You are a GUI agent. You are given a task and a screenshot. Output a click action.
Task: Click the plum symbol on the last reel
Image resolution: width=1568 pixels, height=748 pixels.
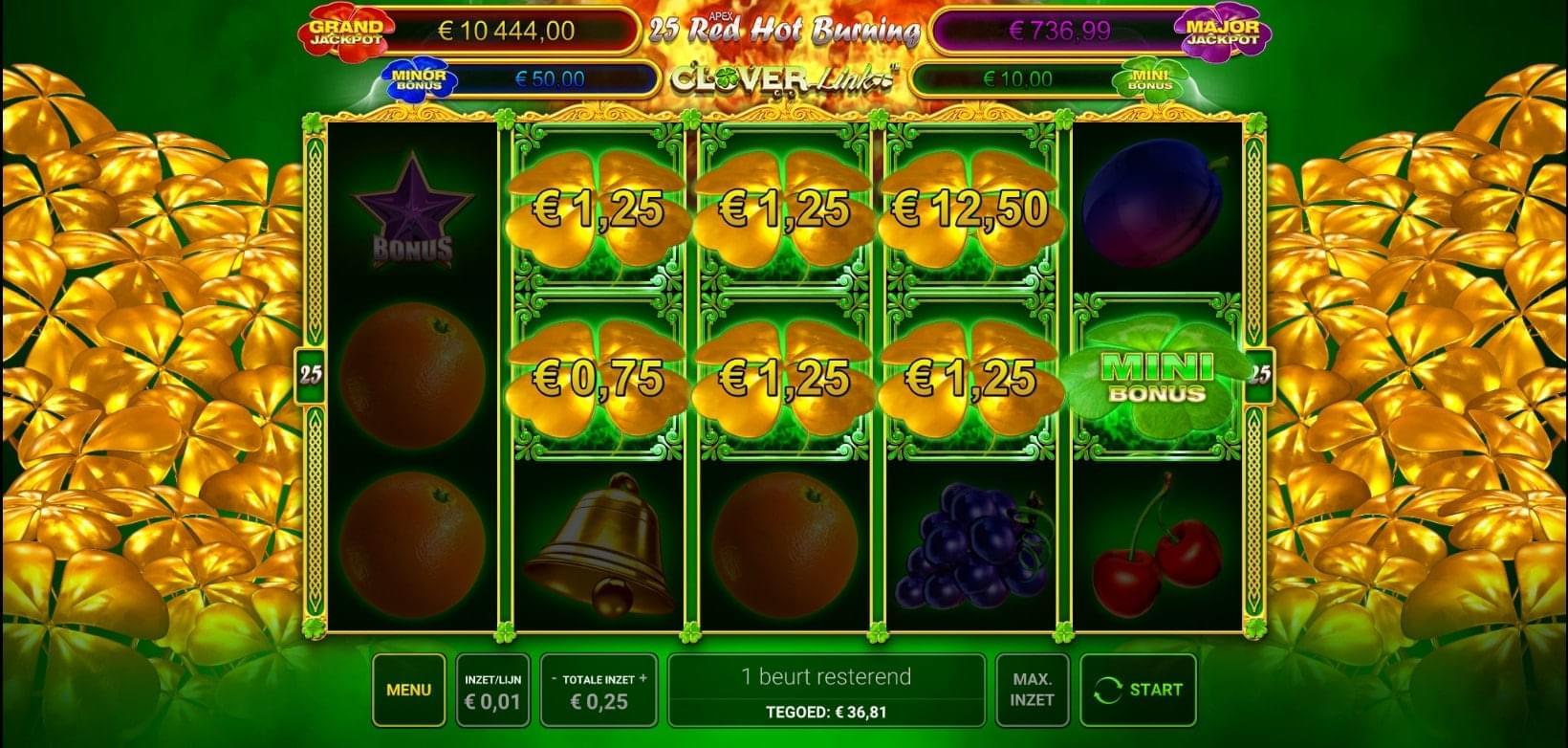point(1154,206)
